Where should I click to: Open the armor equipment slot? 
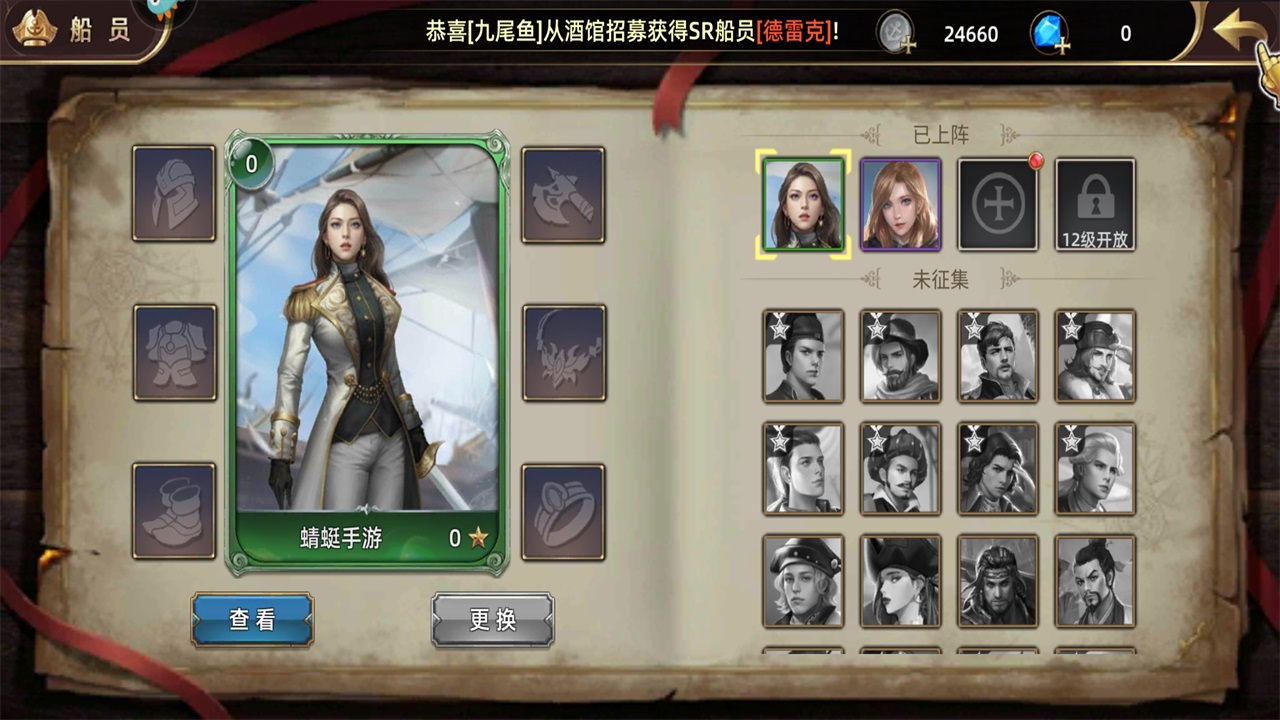tap(173, 353)
